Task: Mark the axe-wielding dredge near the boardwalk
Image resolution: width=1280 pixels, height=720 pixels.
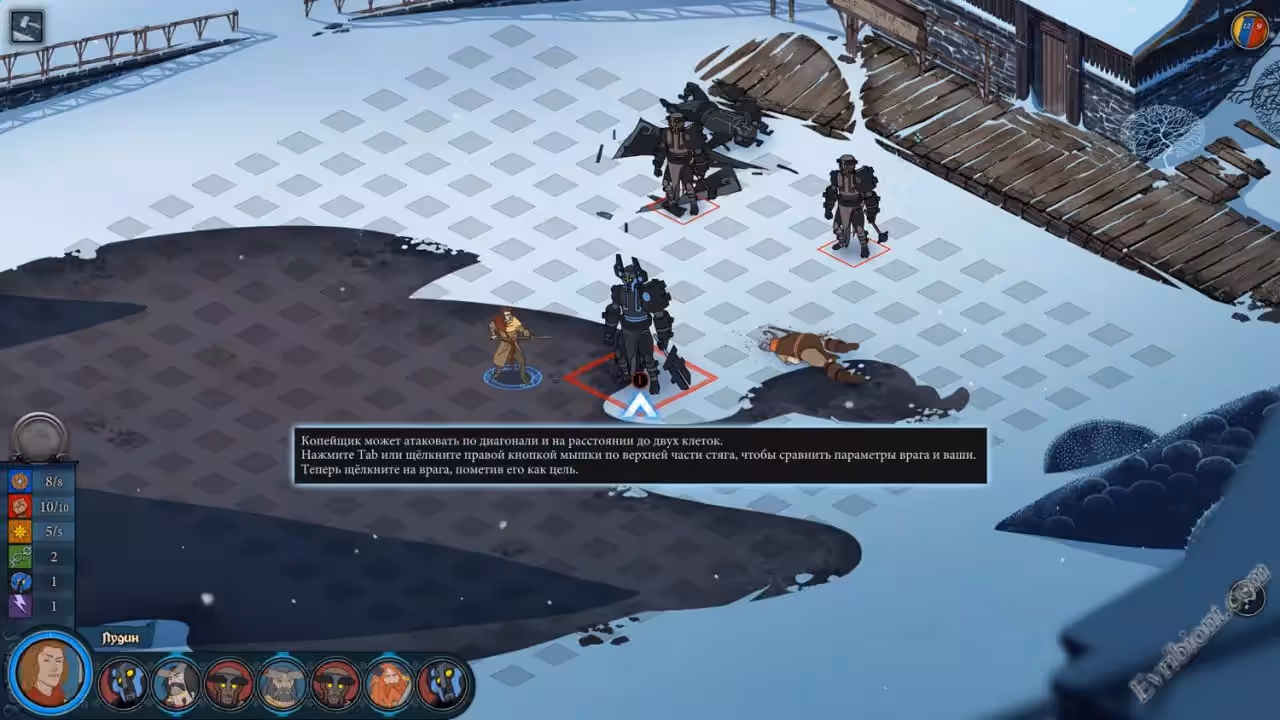Action: 851,205
